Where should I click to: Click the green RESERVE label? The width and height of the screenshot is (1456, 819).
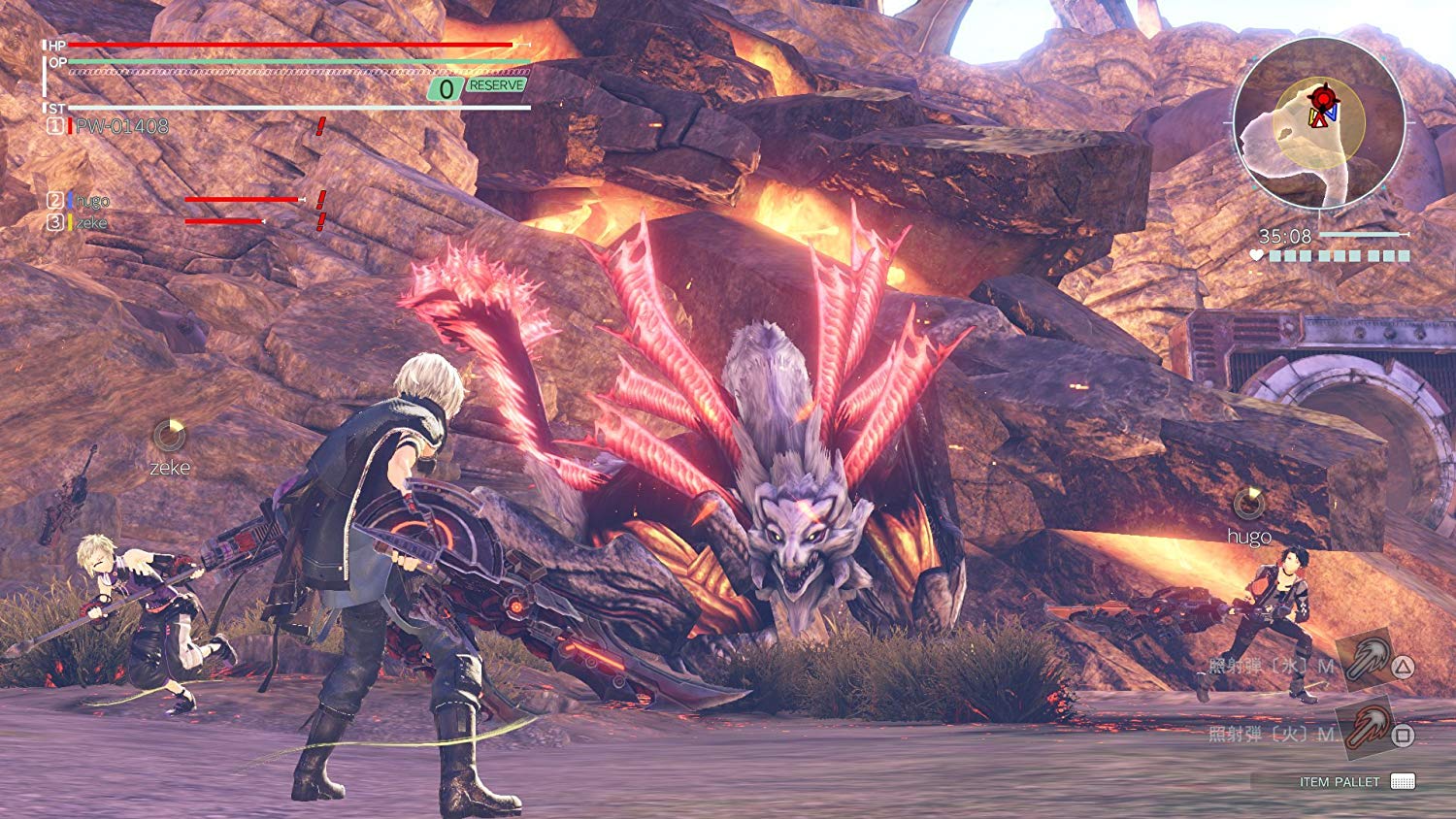pos(496,85)
